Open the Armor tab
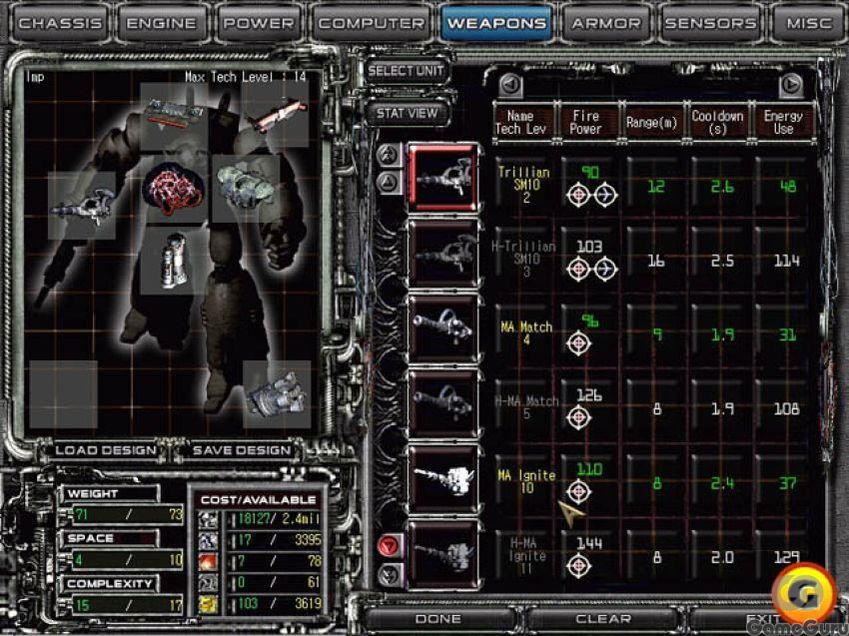This screenshot has height=636, width=849. (604, 23)
